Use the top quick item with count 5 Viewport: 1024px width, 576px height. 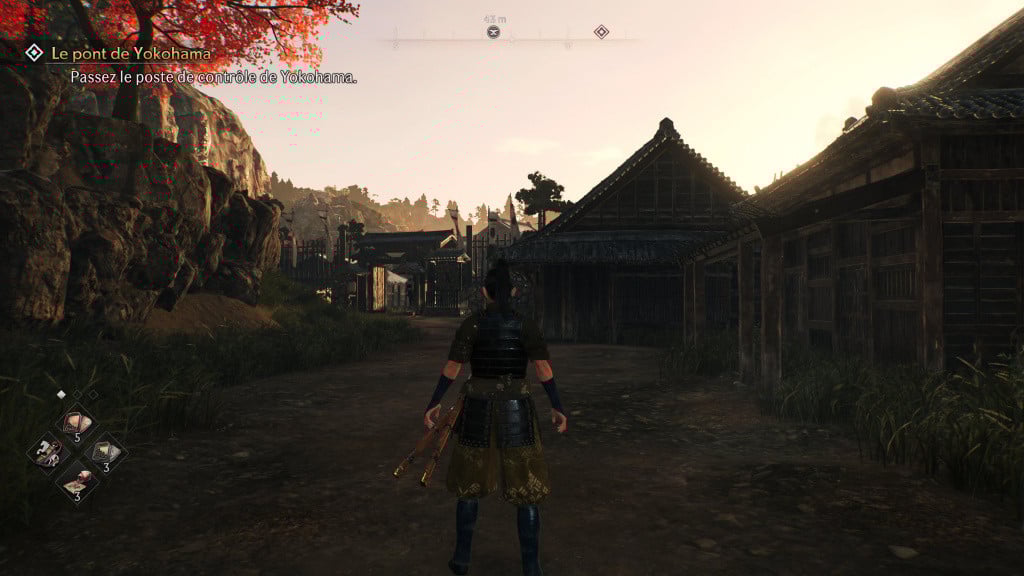coord(76,421)
